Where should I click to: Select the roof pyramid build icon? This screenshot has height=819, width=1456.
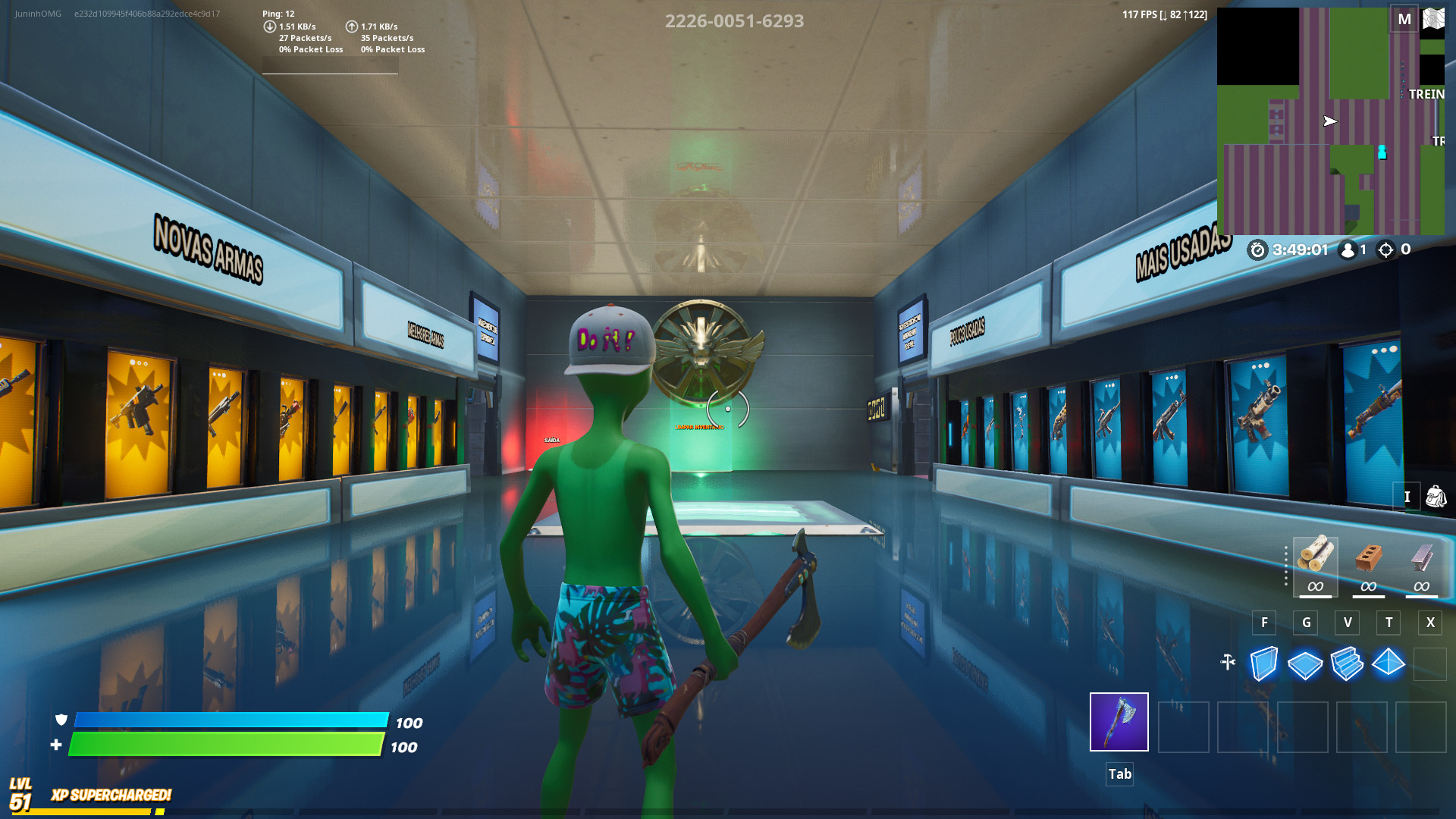tap(1389, 663)
